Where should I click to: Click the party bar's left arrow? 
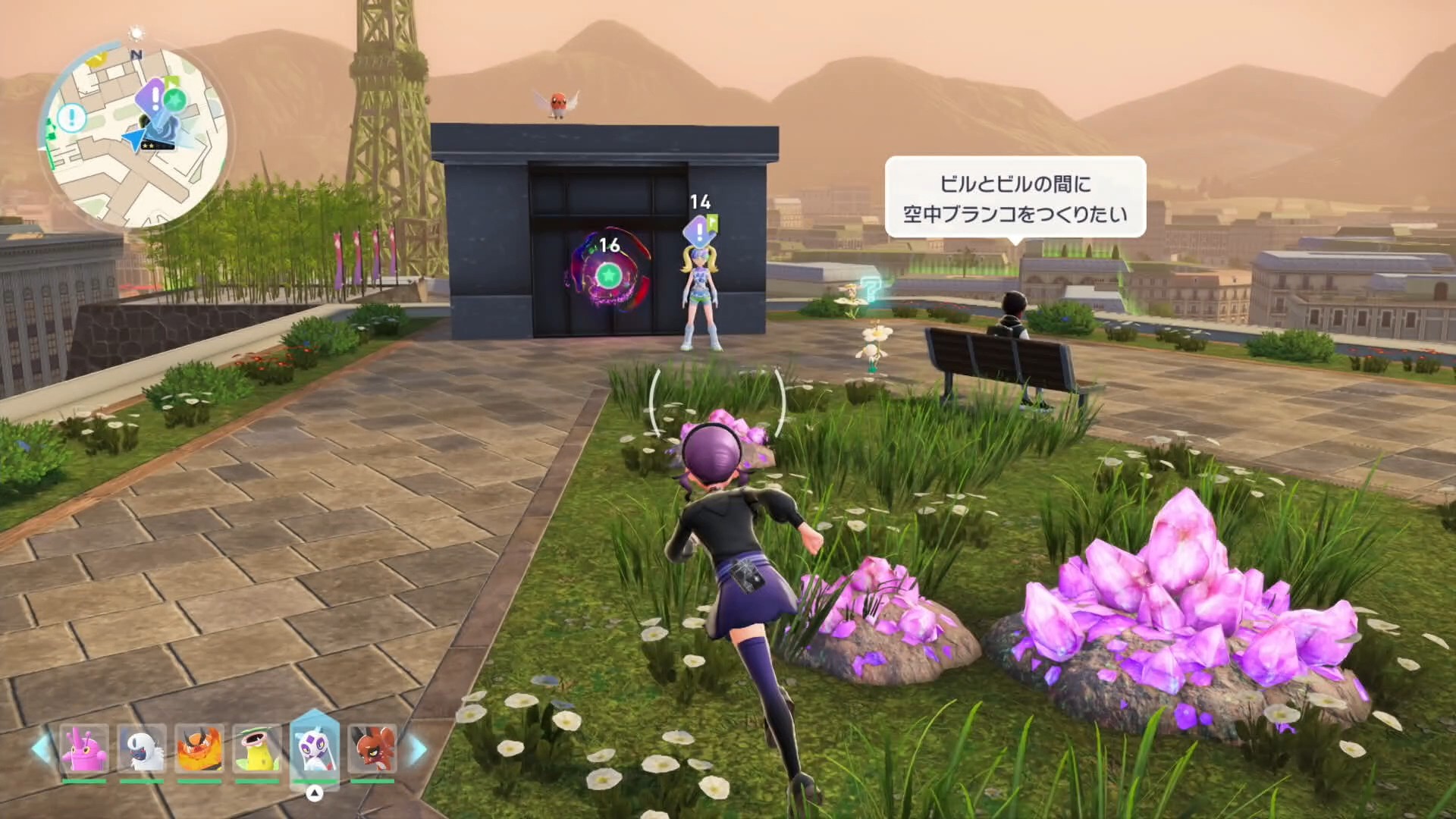coord(41,749)
